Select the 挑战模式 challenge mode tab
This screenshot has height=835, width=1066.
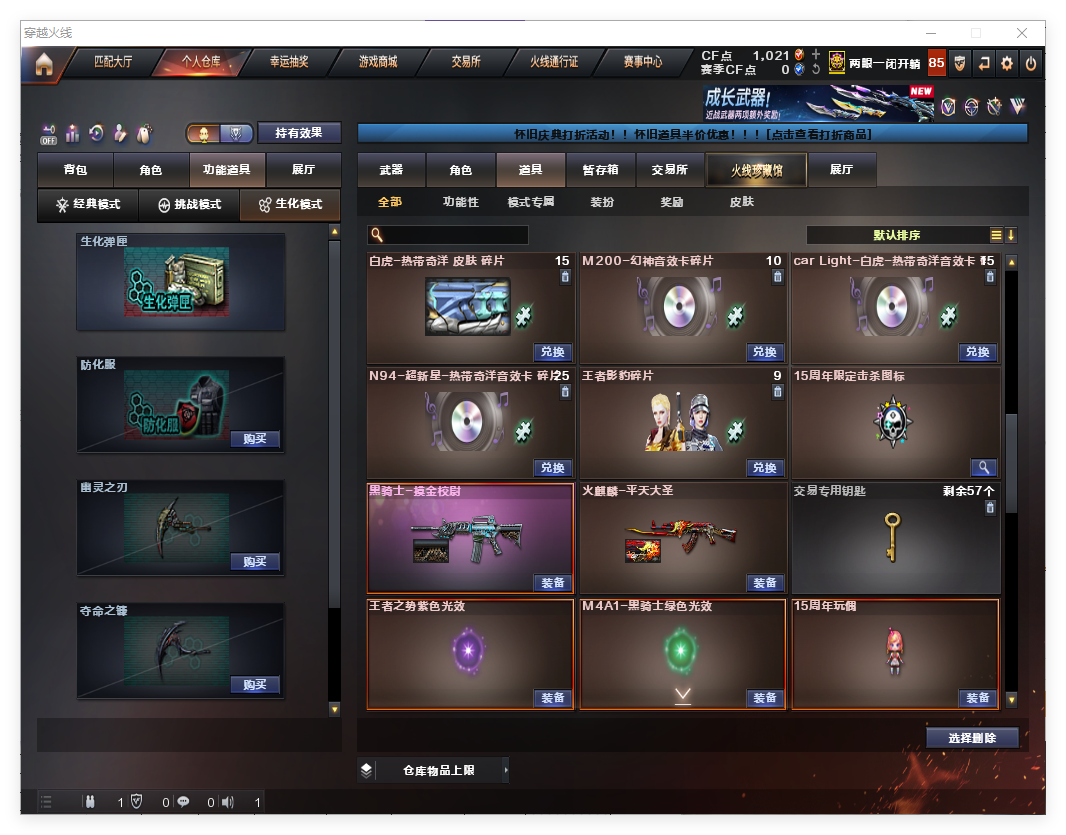(189, 204)
